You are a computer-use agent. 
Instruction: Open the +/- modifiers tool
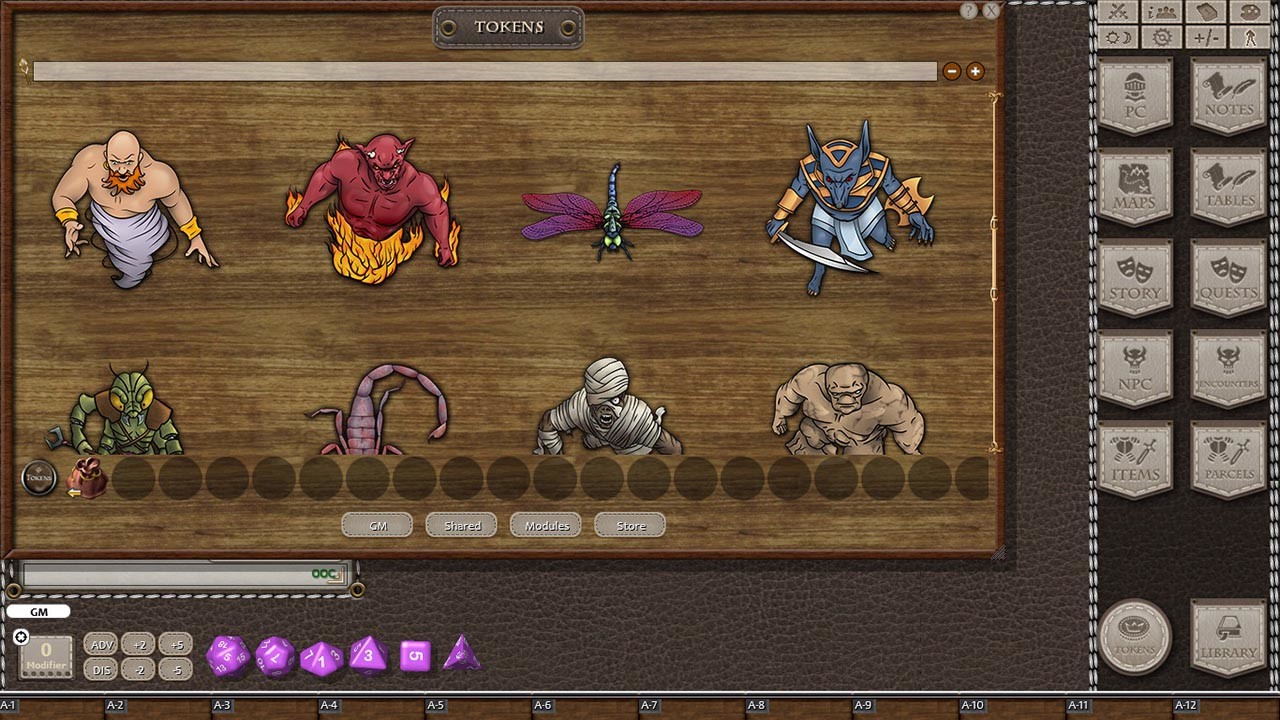[1206, 37]
